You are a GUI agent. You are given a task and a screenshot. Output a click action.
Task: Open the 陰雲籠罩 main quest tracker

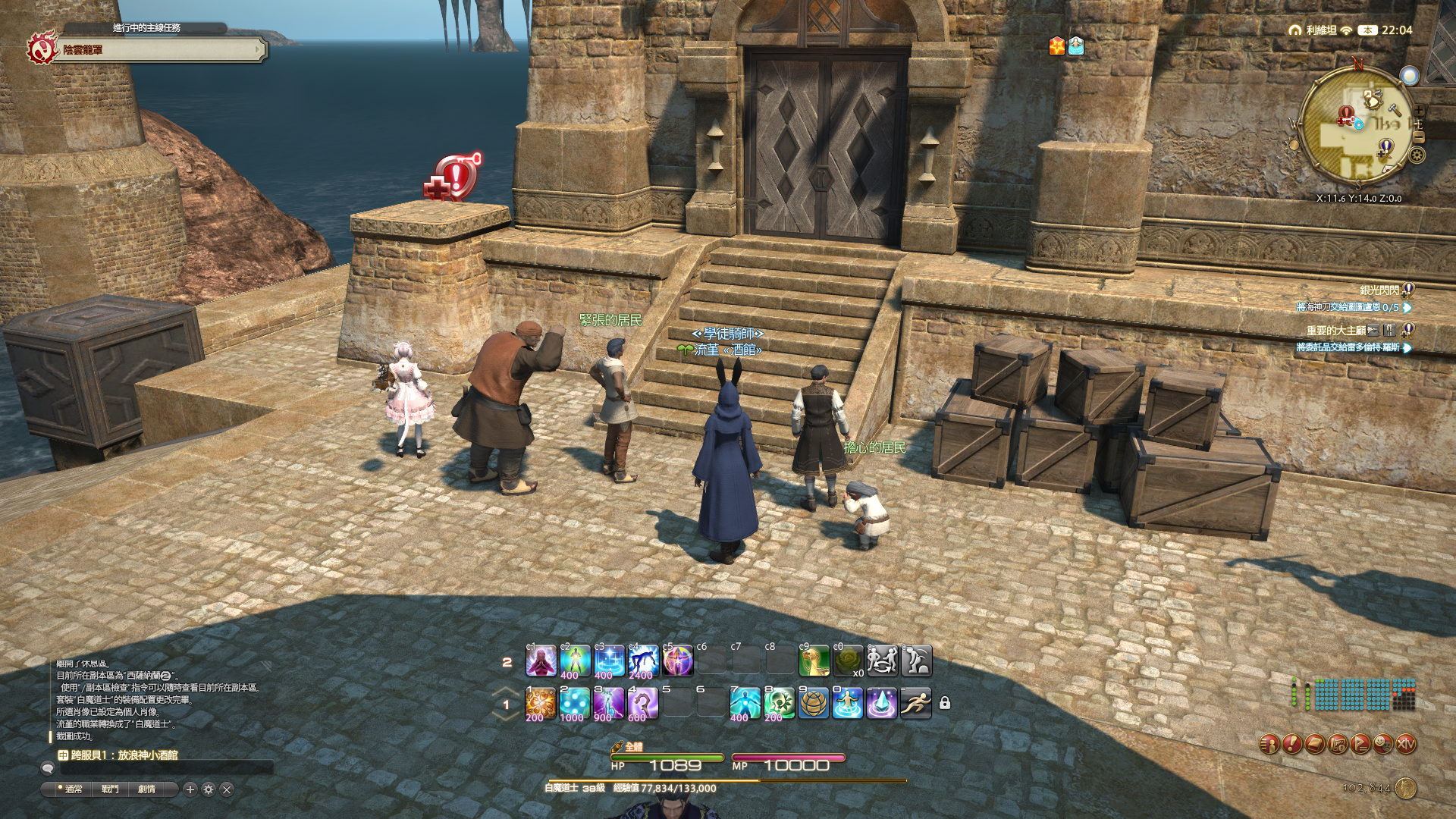tap(152, 50)
